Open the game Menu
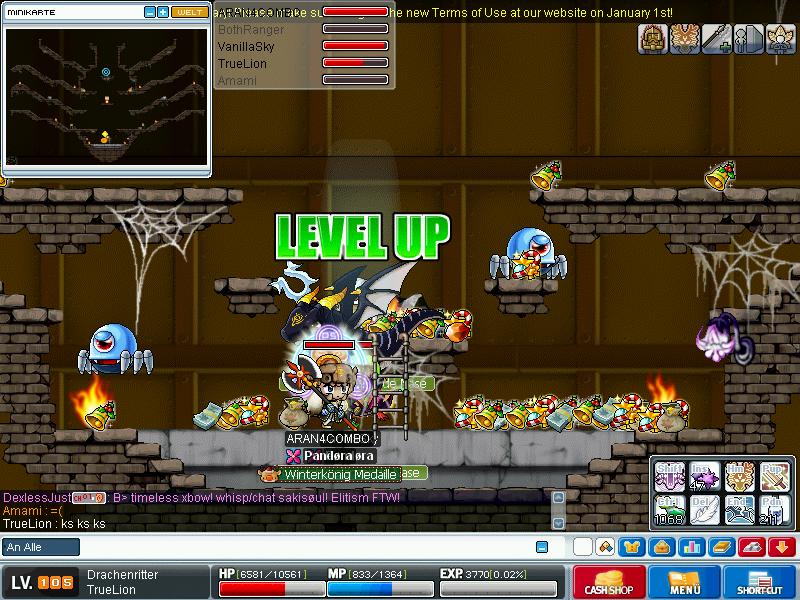This screenshot has height=600, width=800. [x=685, y=582]
